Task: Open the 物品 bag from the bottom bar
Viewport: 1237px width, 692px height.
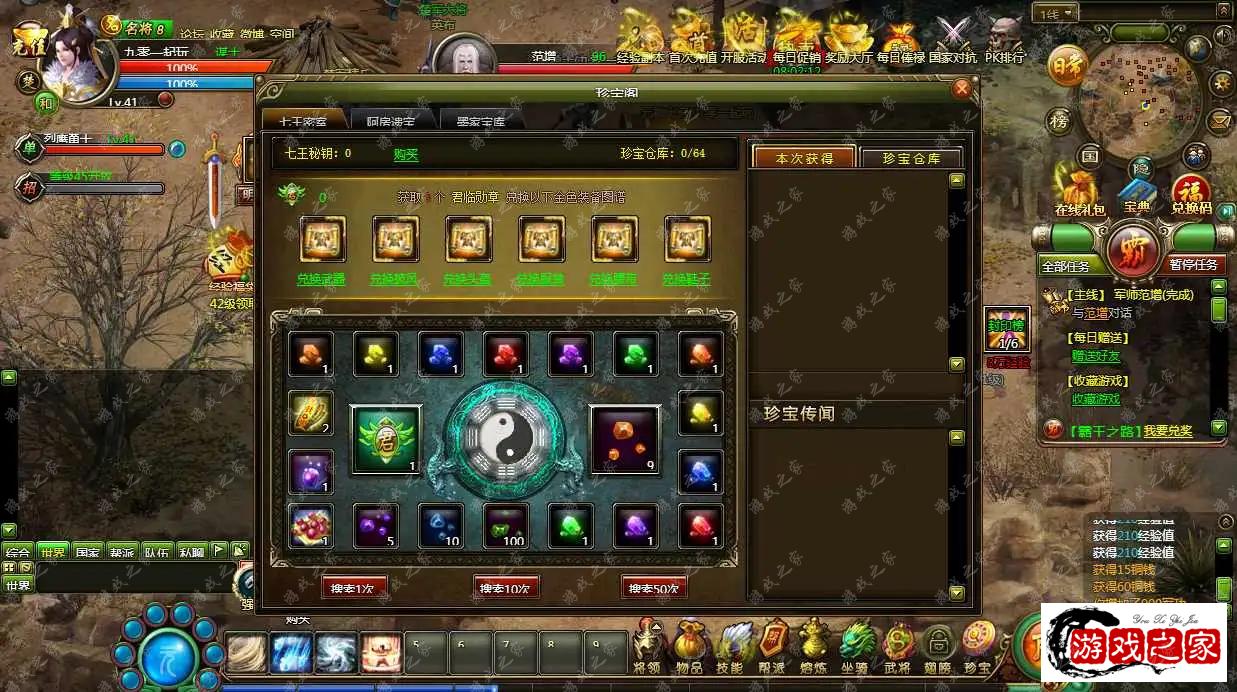Action: pyautogui.click(x=690, y=645)
